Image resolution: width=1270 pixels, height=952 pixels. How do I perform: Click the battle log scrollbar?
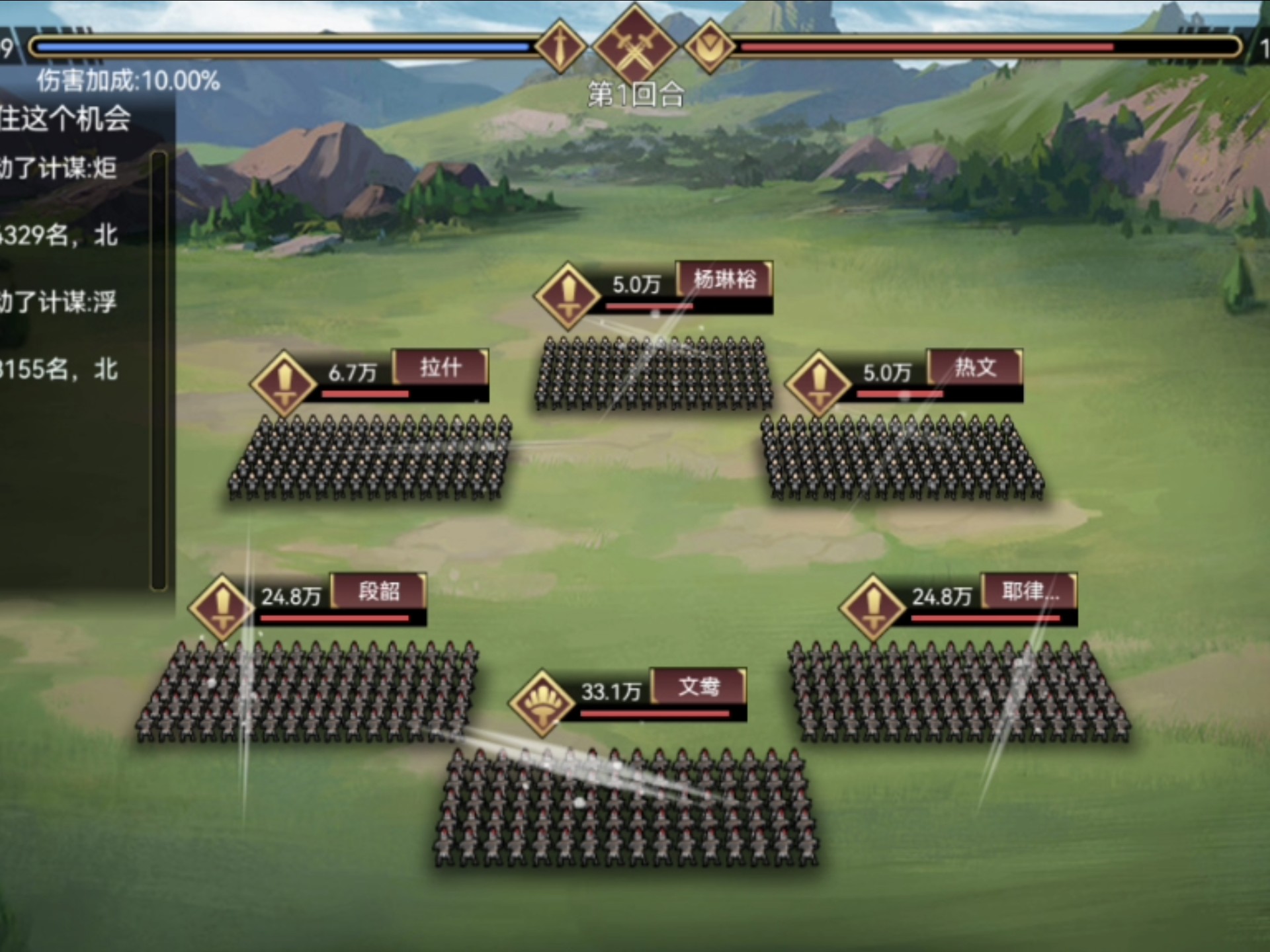point(159,370)
